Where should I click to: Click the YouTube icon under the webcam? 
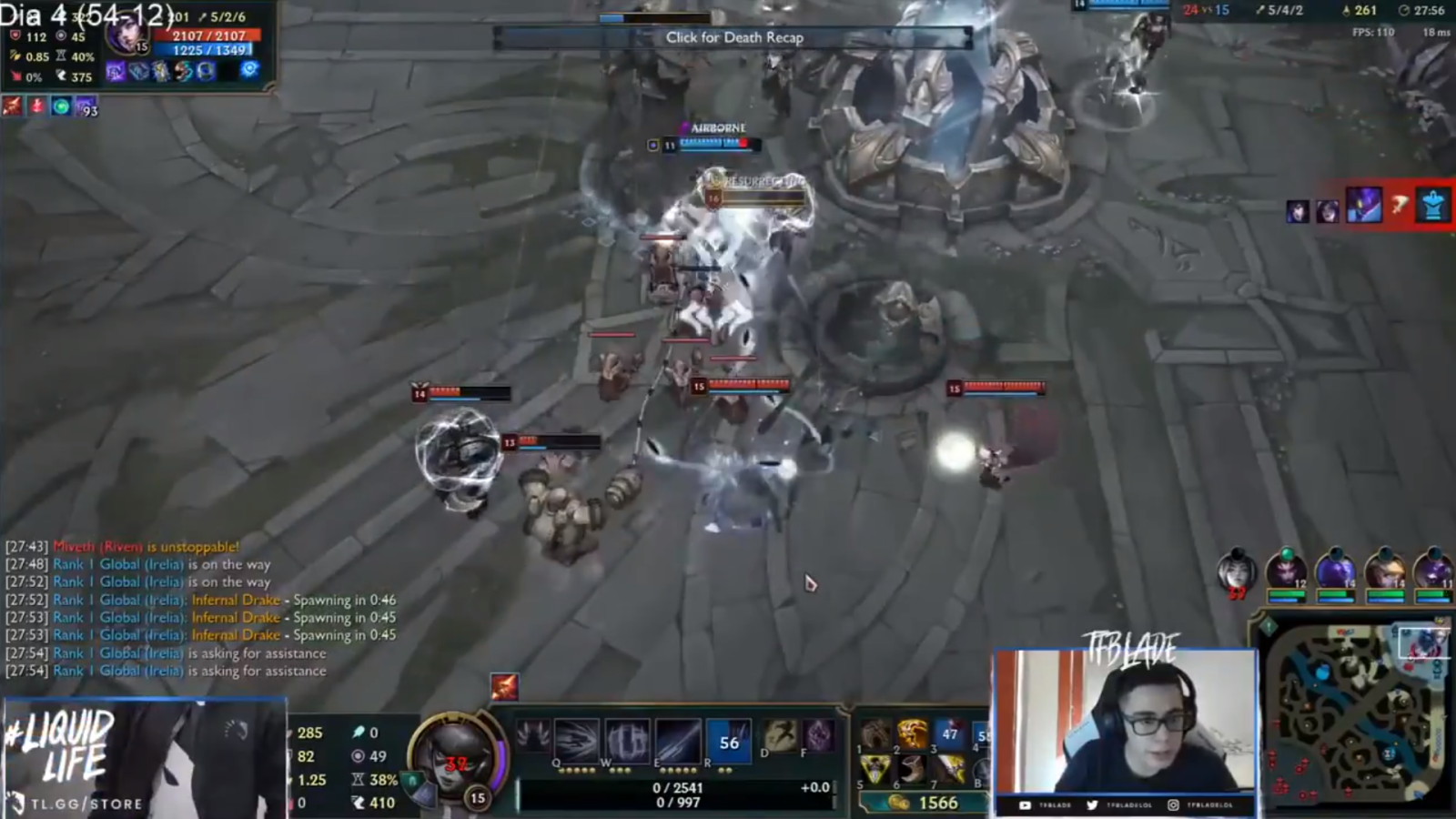click(1026, 805)
